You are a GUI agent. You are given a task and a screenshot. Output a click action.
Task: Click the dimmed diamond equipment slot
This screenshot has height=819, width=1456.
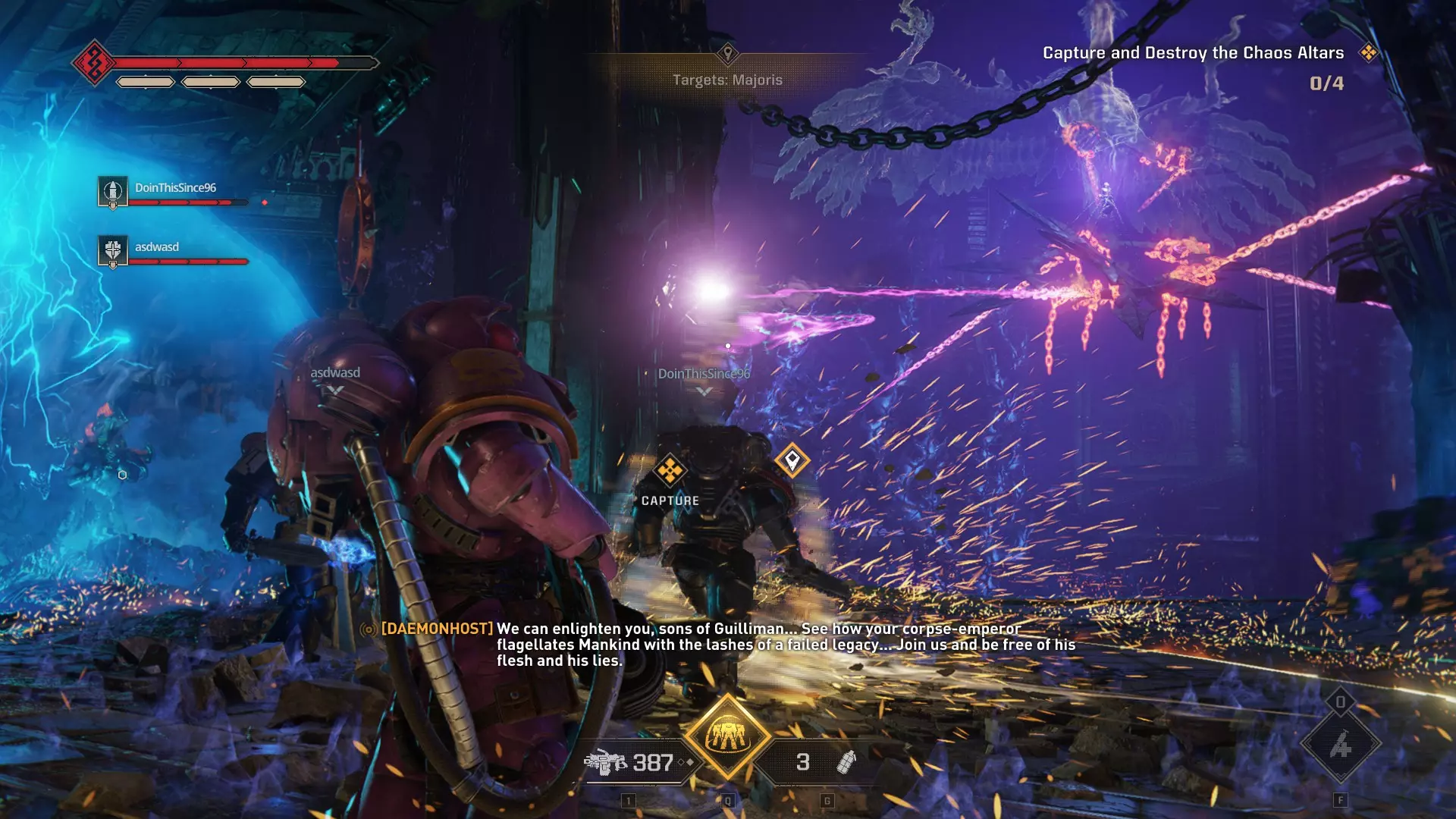(1340, 745)
